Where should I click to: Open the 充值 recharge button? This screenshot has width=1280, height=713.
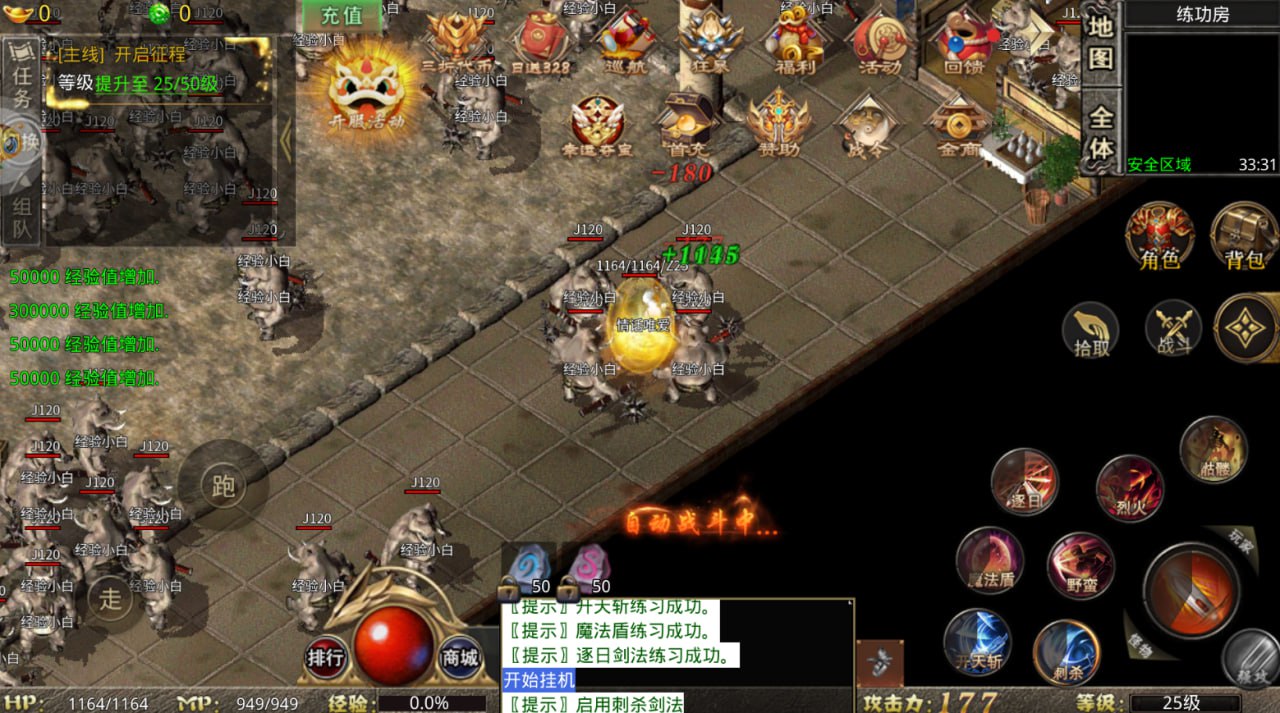(x=342, y=16)
